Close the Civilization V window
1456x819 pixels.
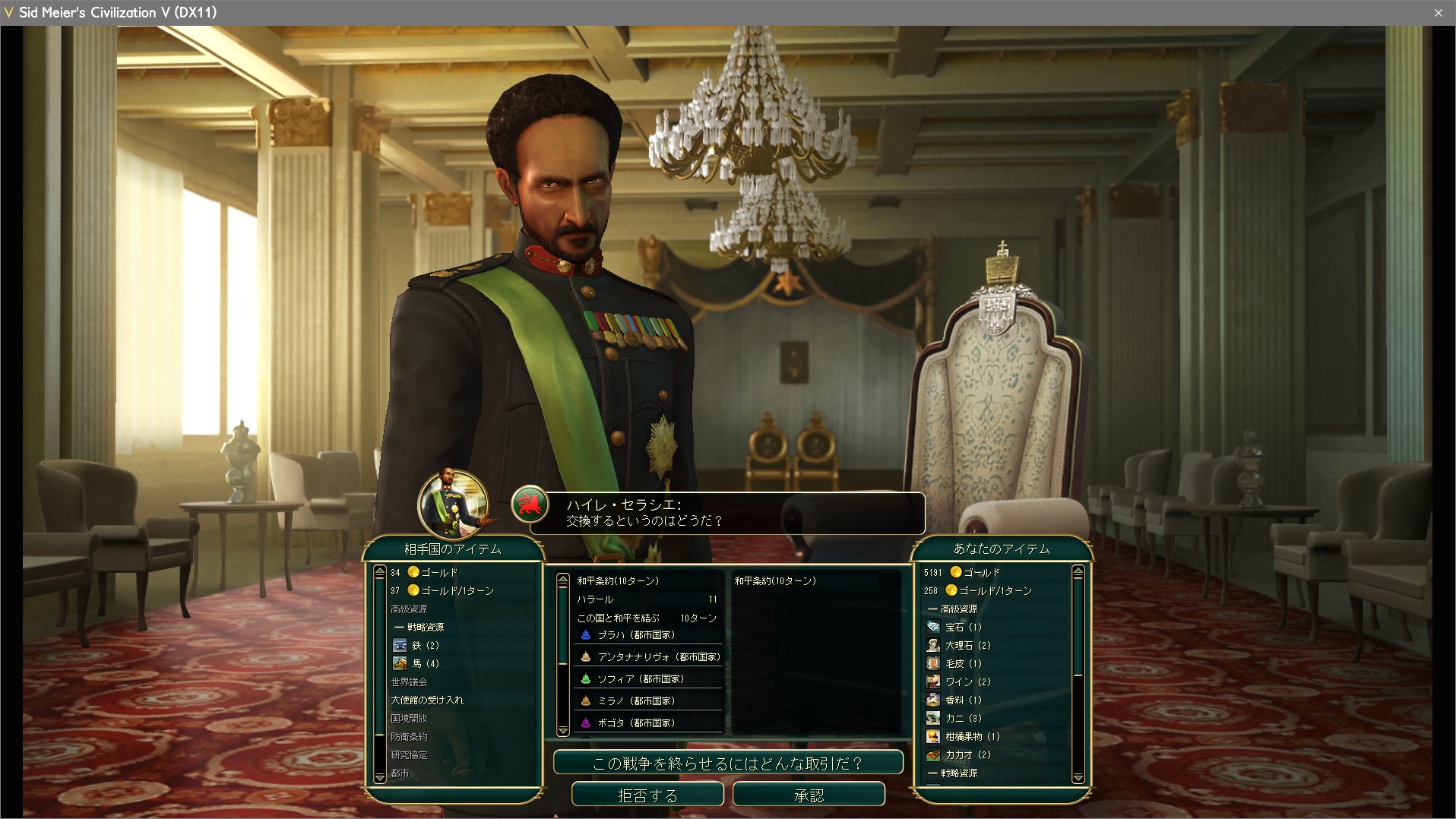1438,13
